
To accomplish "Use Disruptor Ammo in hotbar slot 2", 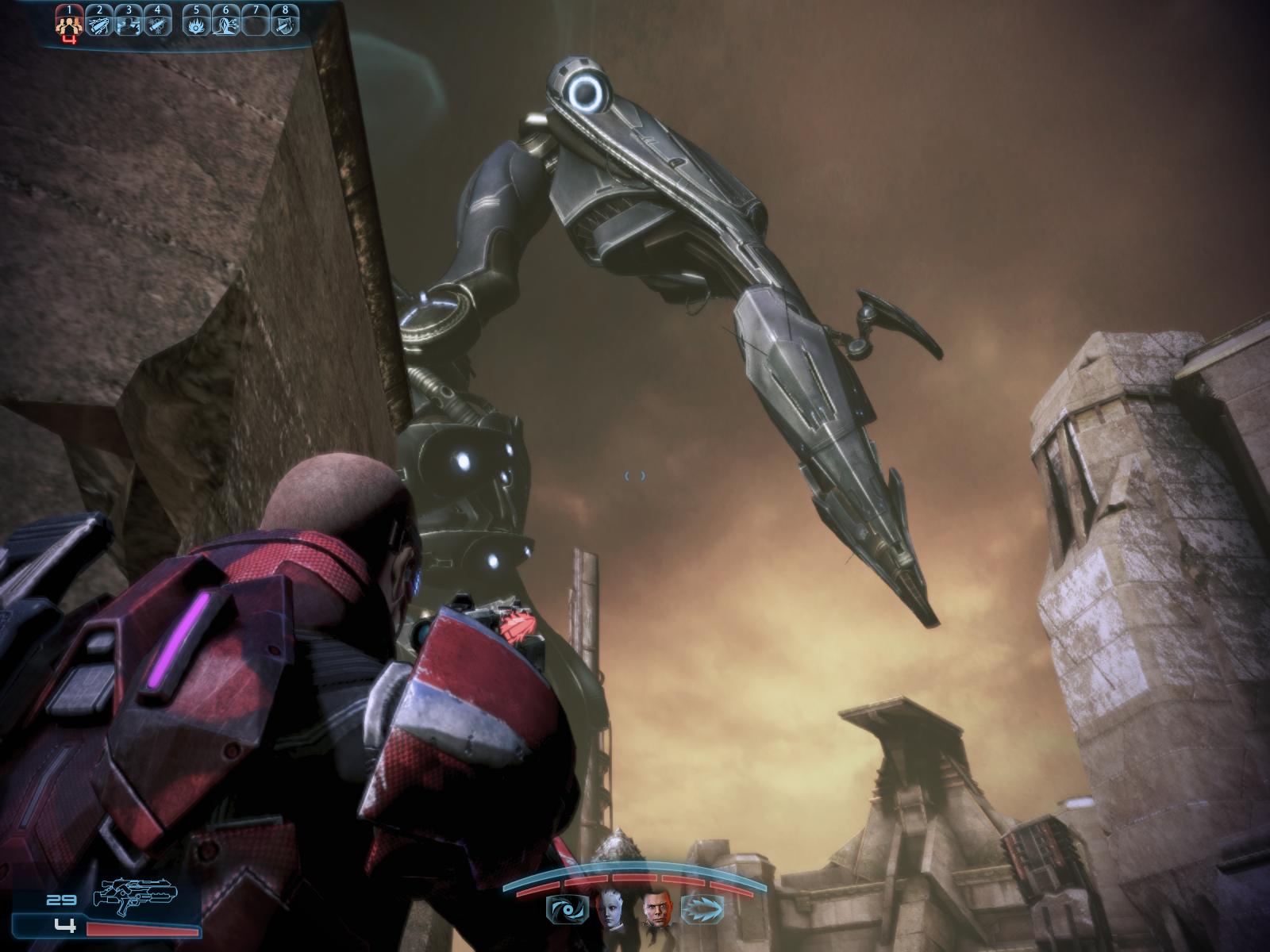I will click(x=99, y=22).
